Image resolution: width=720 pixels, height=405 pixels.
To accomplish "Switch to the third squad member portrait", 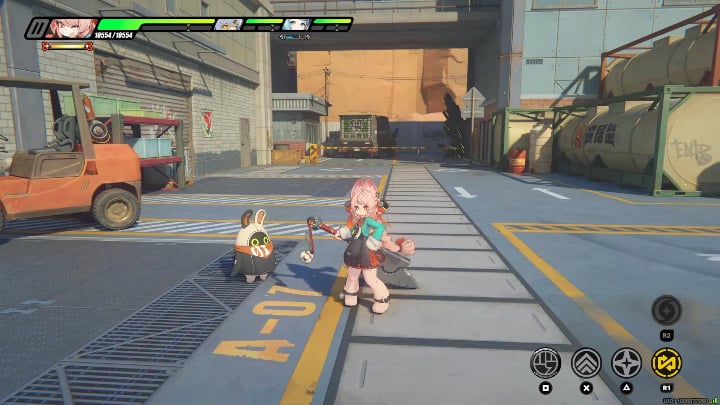I will click(x=294, y=24).
